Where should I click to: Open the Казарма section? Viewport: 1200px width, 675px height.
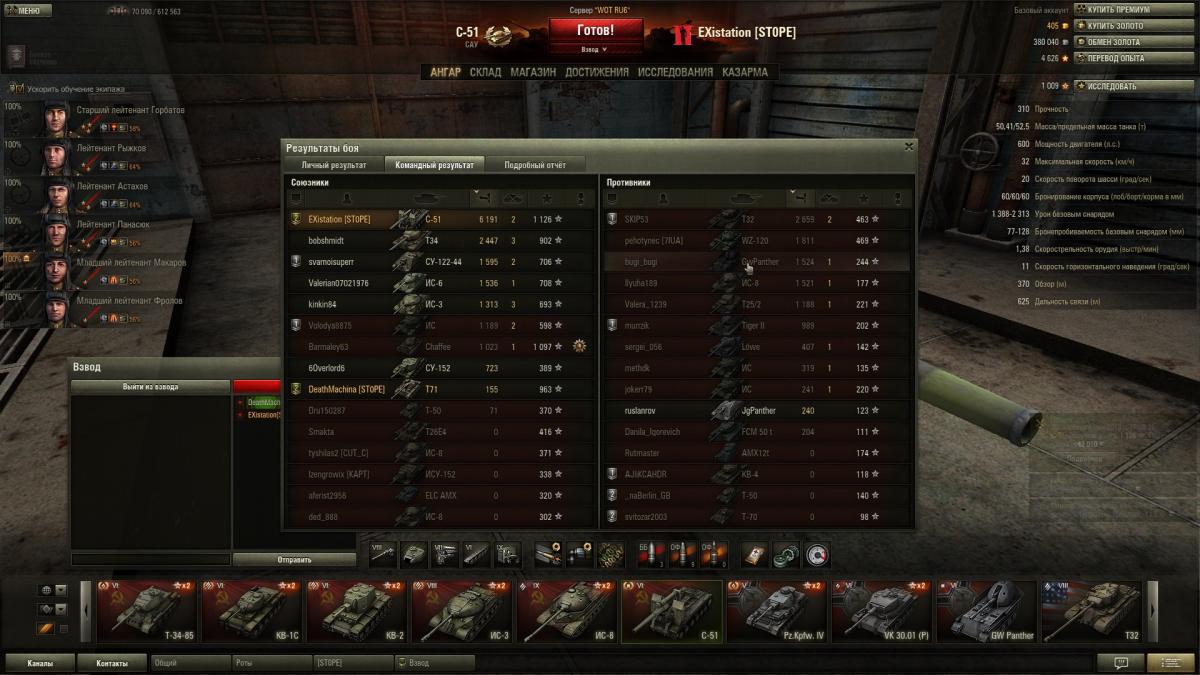tap(744, 72)
